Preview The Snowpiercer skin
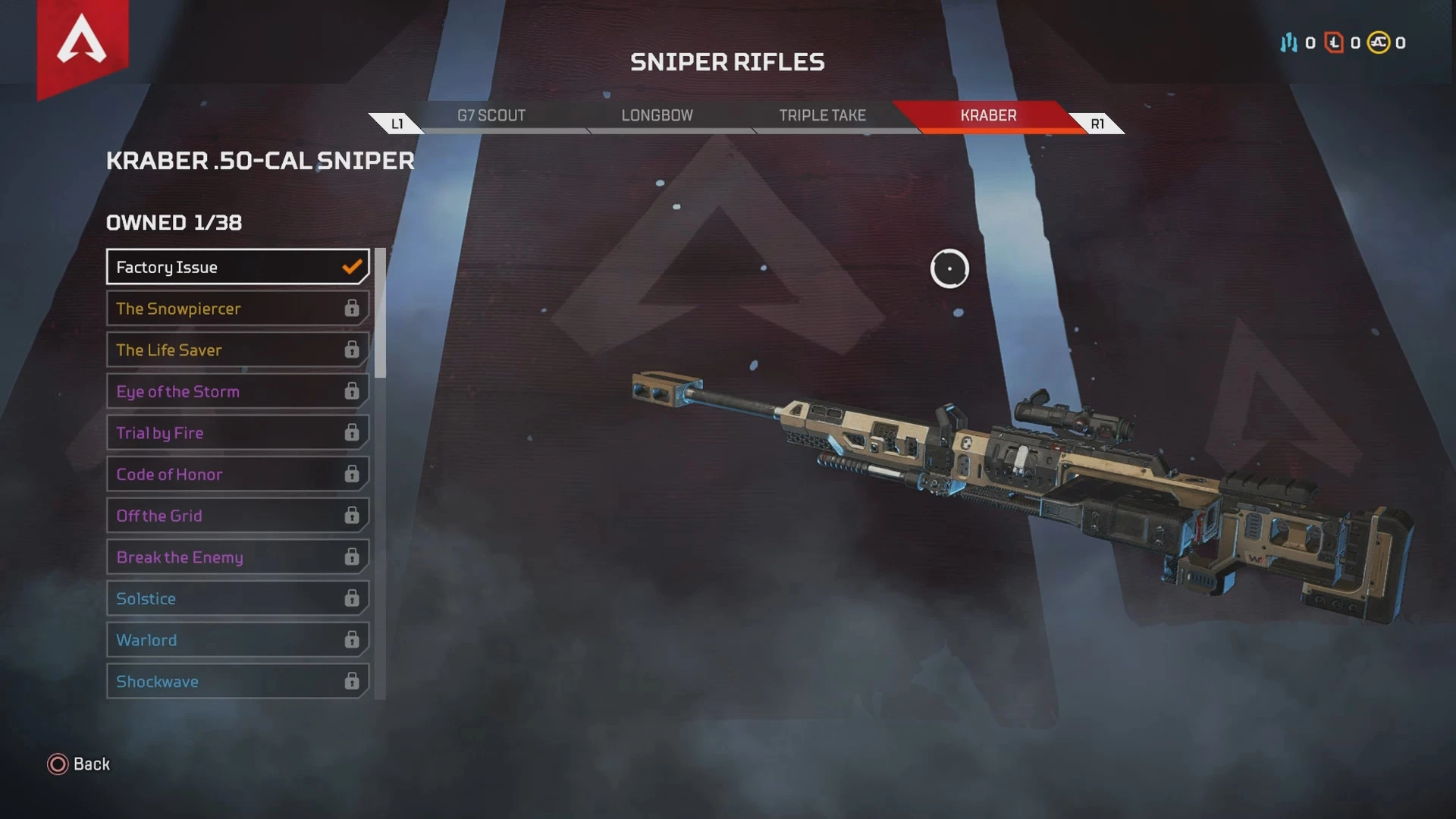Screen dimensions: 1456x819 pos(237,309)
